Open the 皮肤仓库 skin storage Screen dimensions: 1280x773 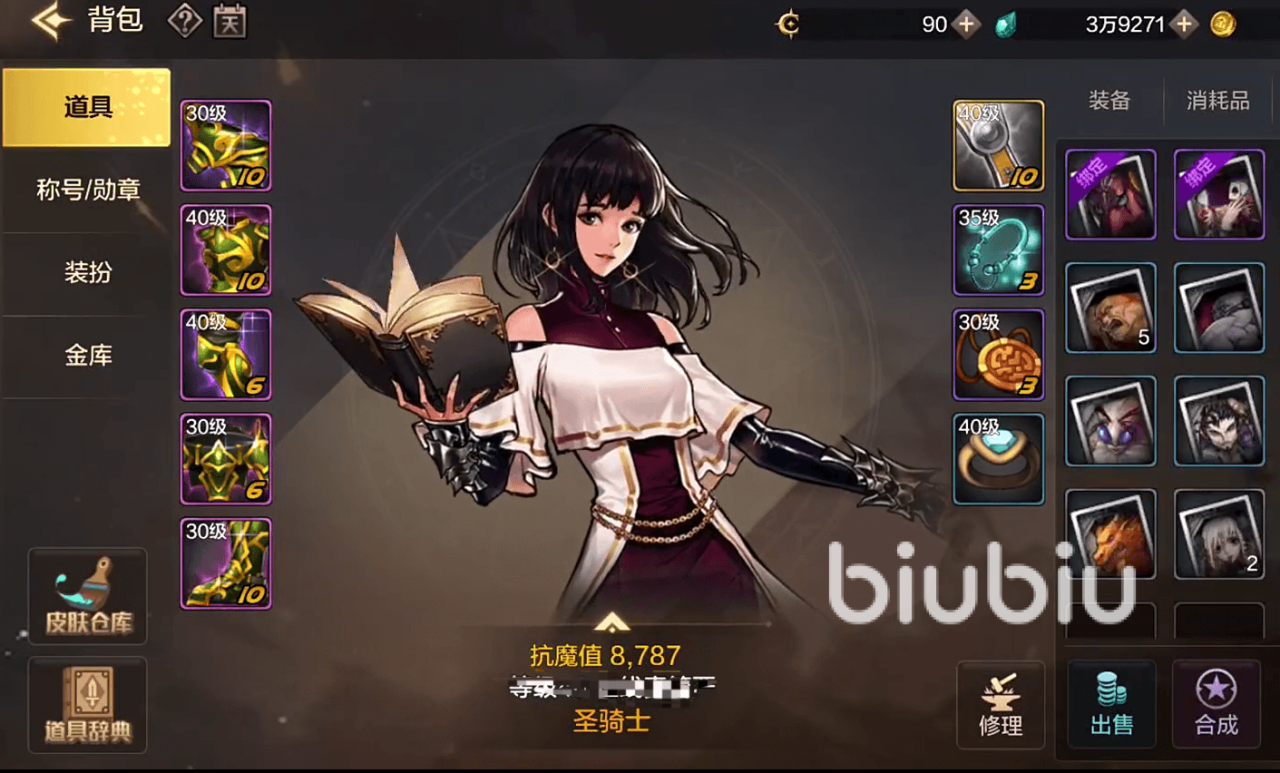pyautogui.click(x=88, y=597)
